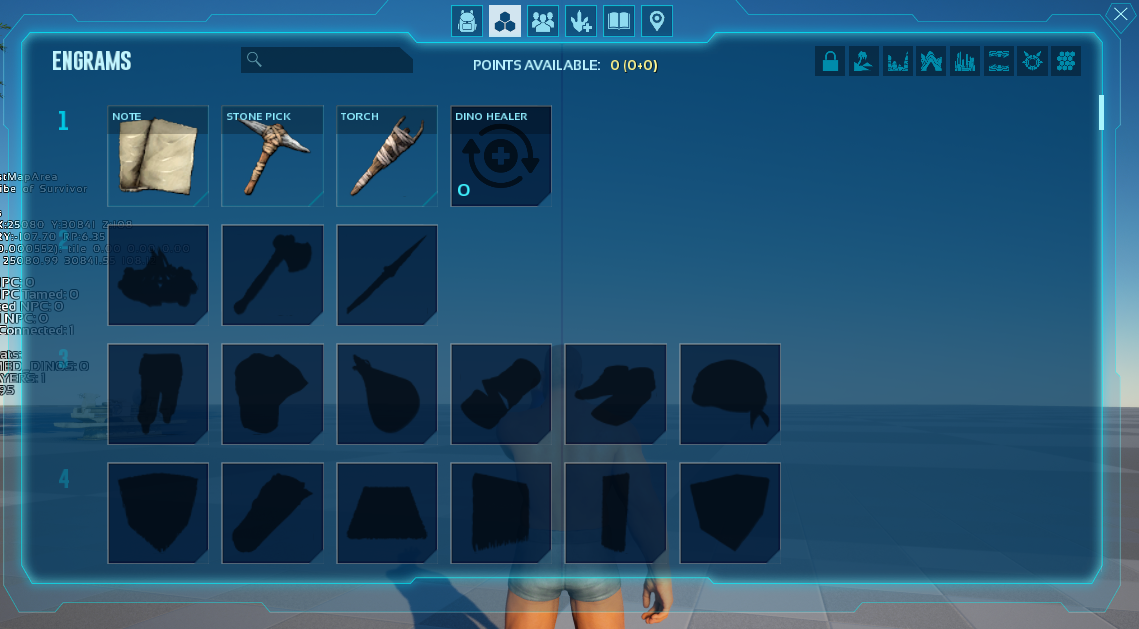Open the dino footprint tab
This screenshot has width=1139, height=629.
tap(581, 21)
